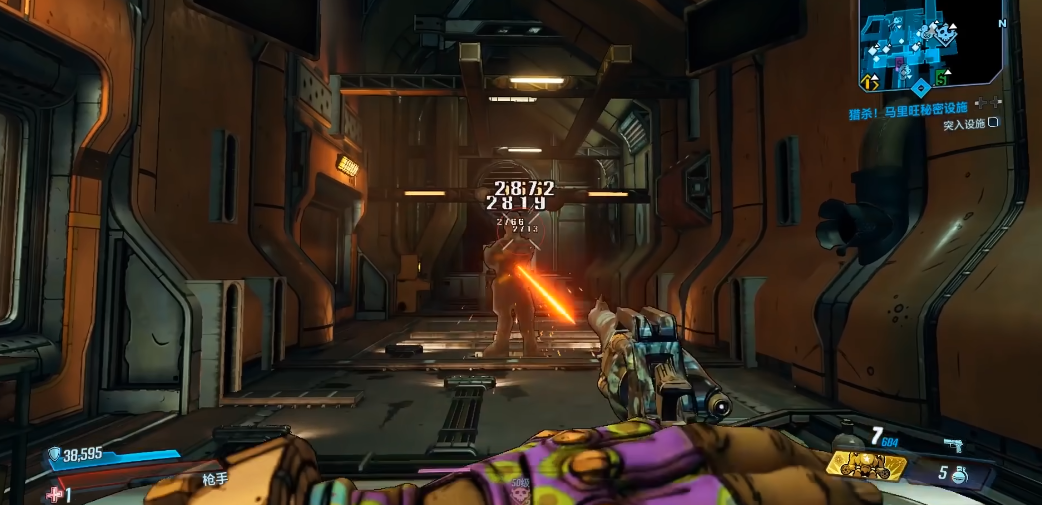Click the 突入设施 objective checkbox

(993, 123)
